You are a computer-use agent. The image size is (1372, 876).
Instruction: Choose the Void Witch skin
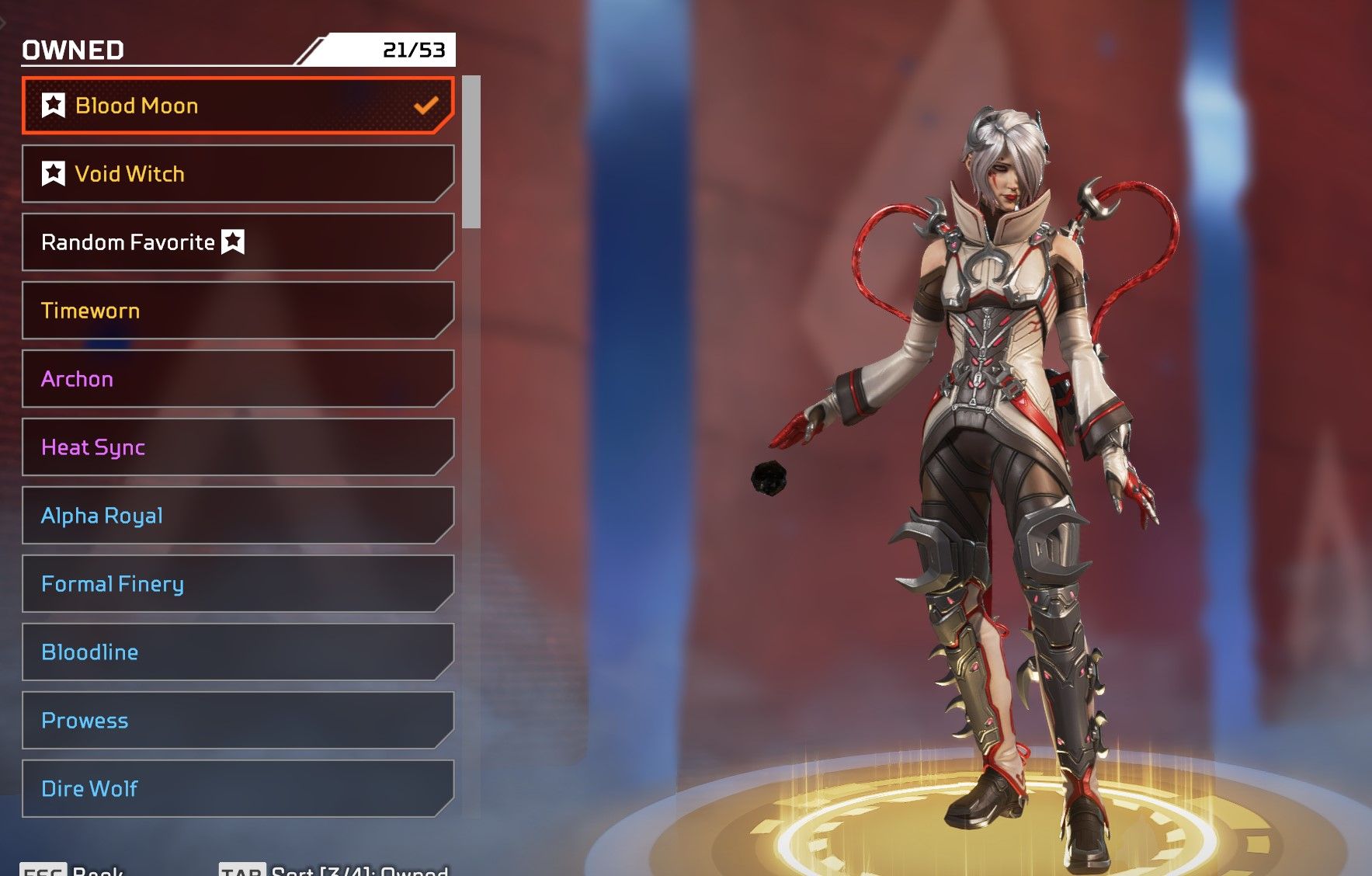[237, 174]
